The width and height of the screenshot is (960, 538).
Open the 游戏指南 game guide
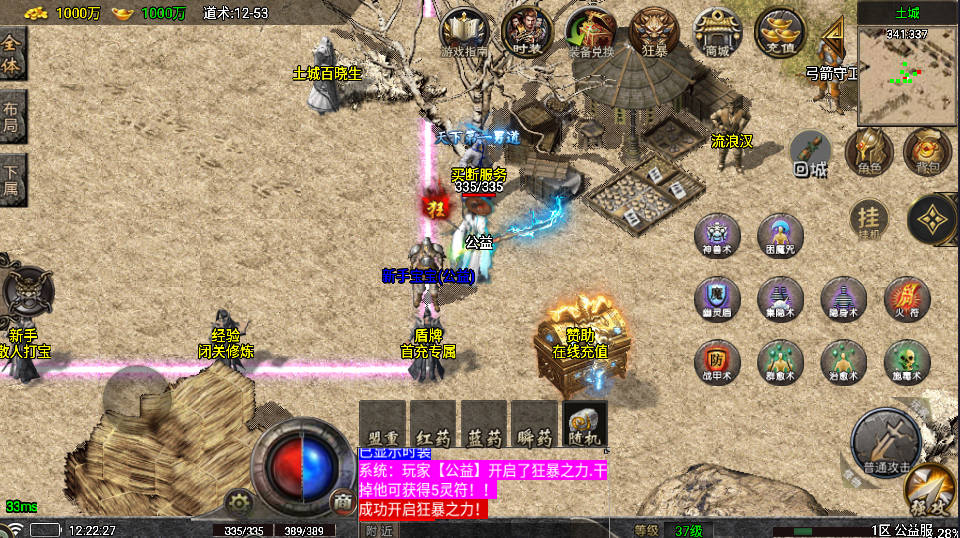(464, 31)
